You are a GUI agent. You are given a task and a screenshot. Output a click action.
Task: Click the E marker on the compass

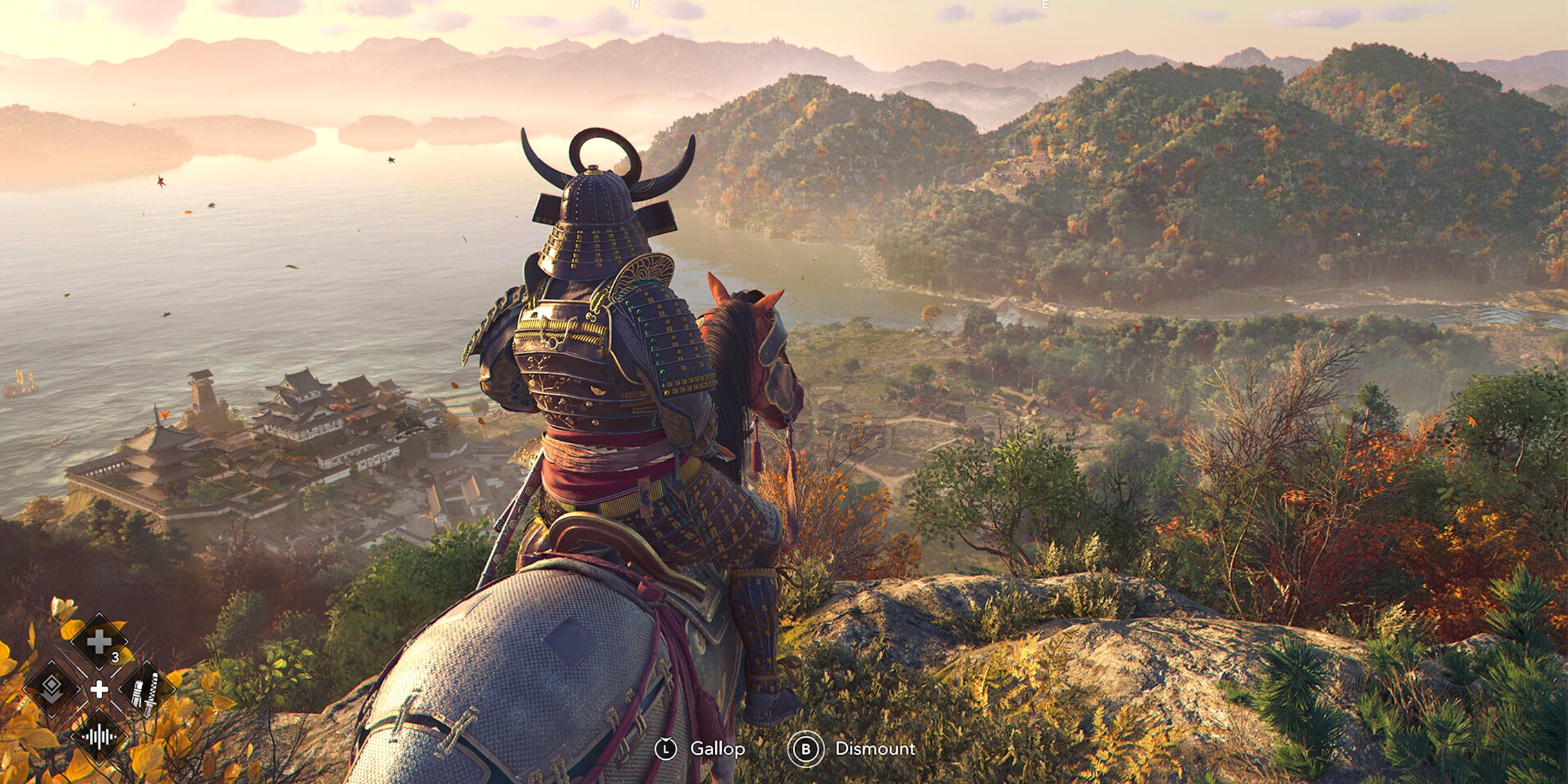pyautogui.click(x=1045, y=6)
